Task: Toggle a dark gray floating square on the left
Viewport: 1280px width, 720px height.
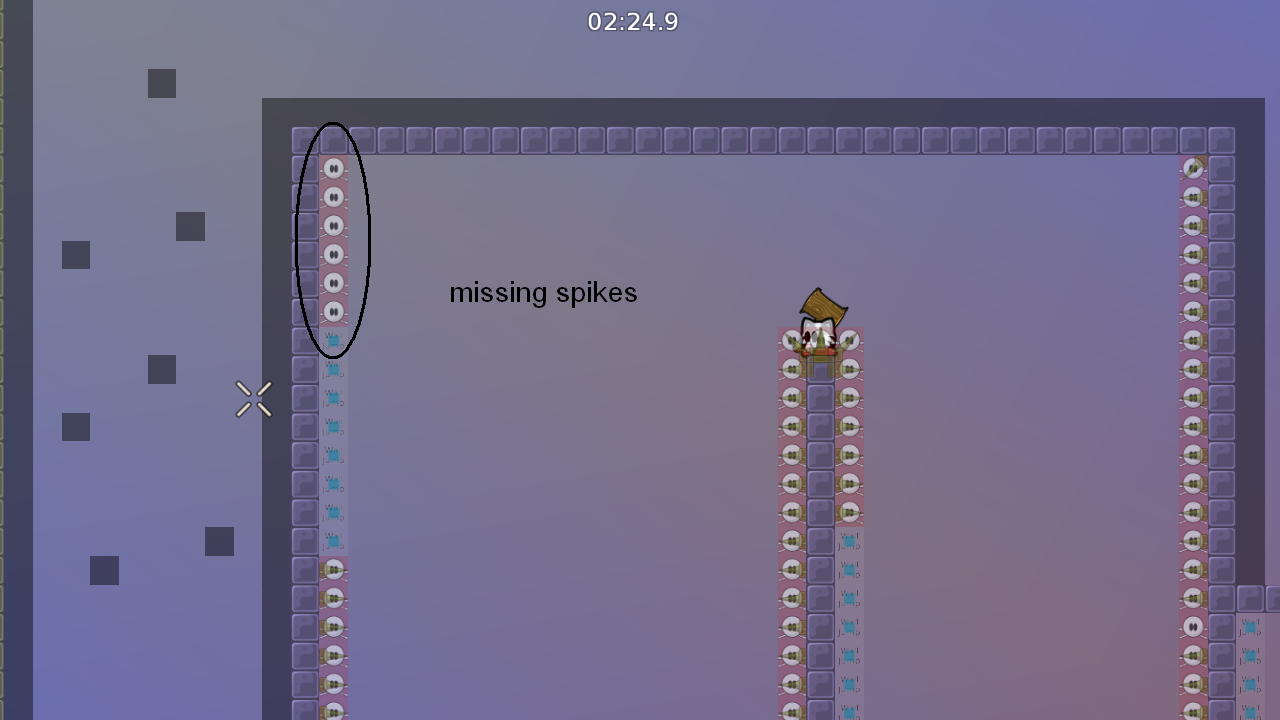Action: coord(161,83)
